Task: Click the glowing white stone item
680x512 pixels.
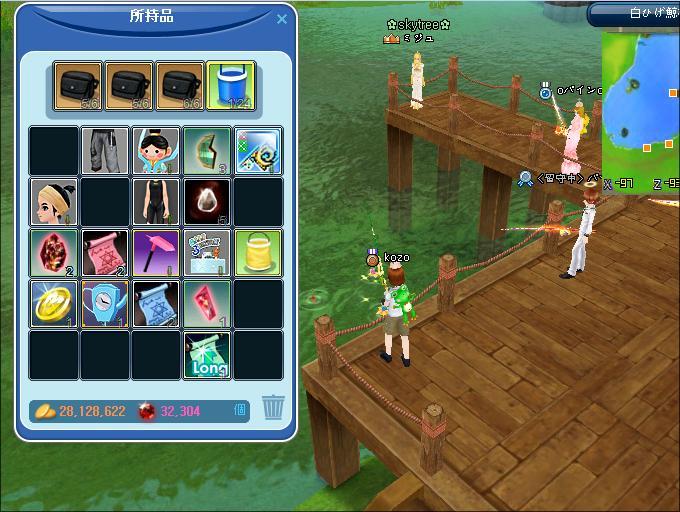Action: 207,202
